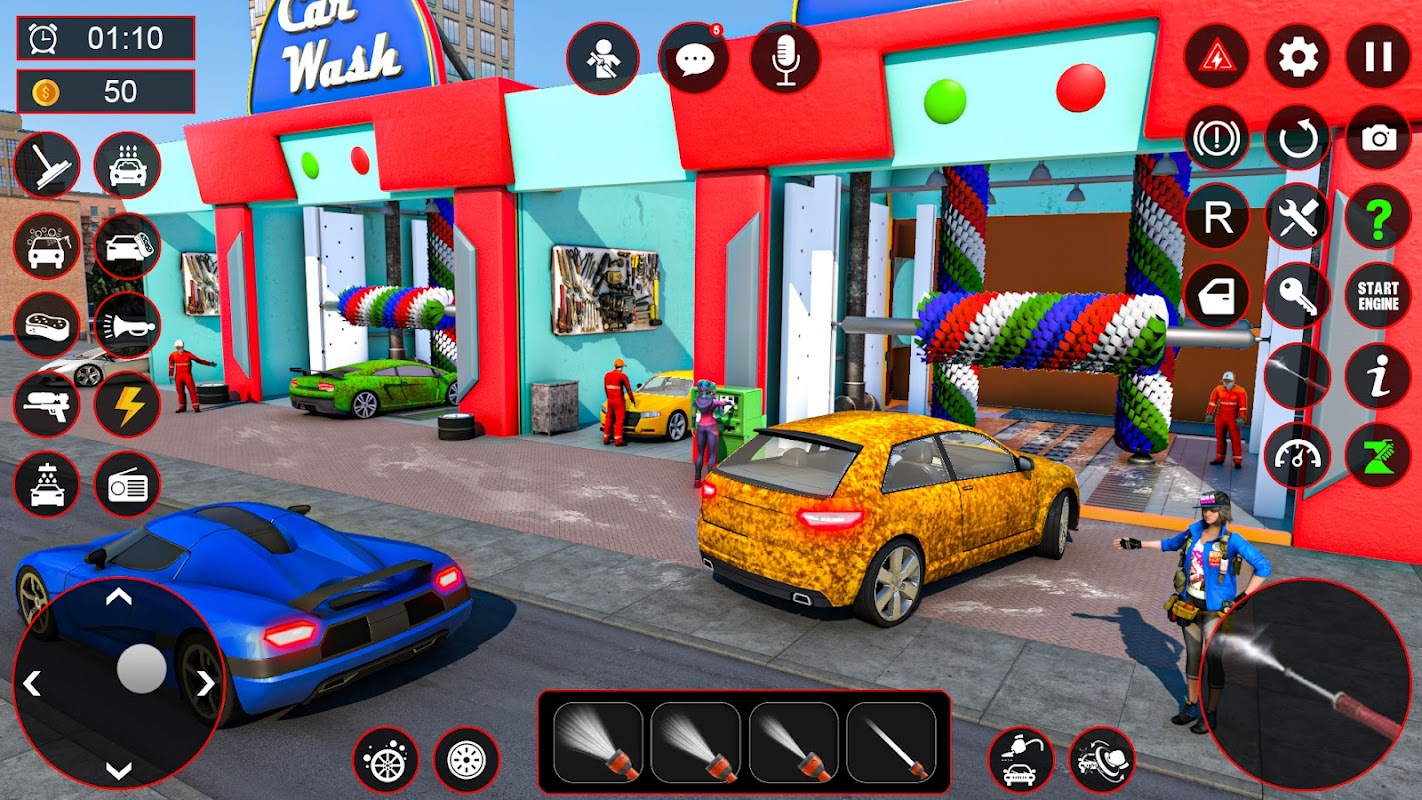Pause the game
The height and width of the screenshot is (800, 1422).
(x=1378, y=56)
